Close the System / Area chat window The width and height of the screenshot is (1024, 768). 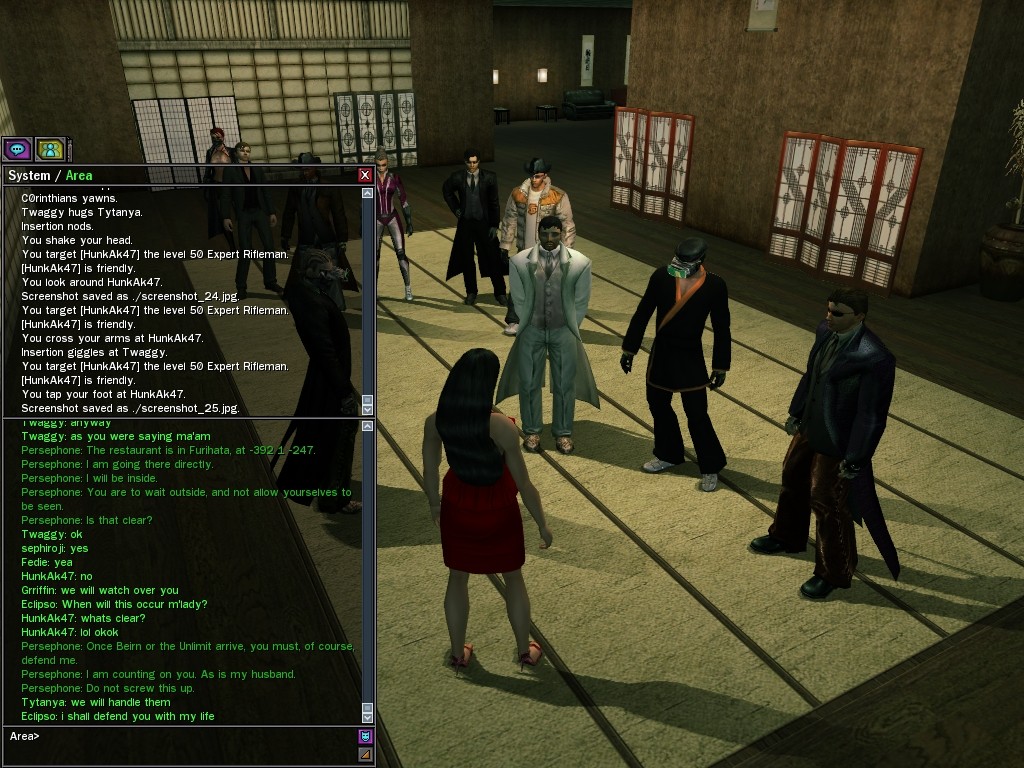[x=365, y=175]
